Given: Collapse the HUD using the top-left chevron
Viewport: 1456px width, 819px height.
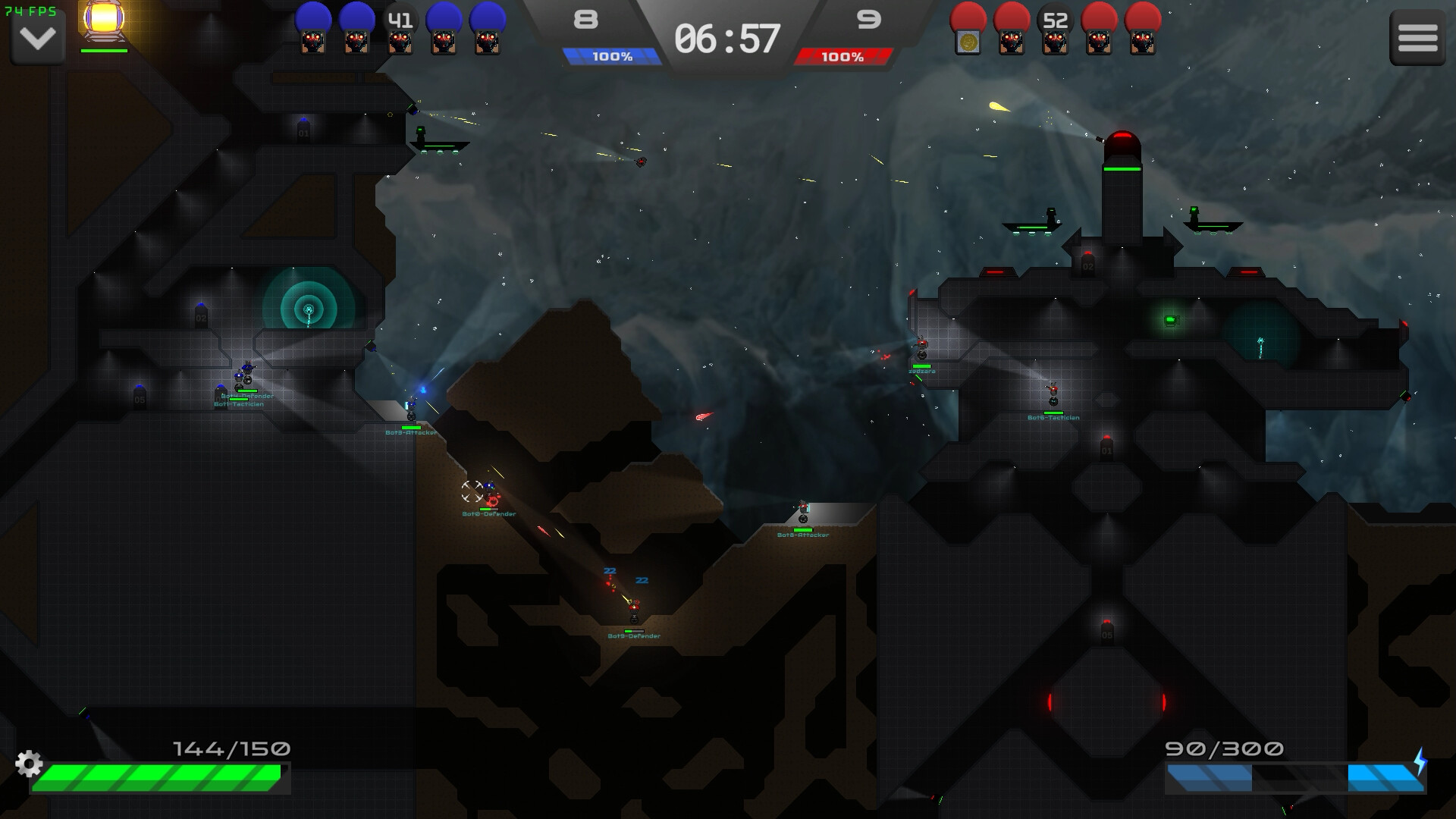Looking at the screenshot, I should (x=36, y=37).
